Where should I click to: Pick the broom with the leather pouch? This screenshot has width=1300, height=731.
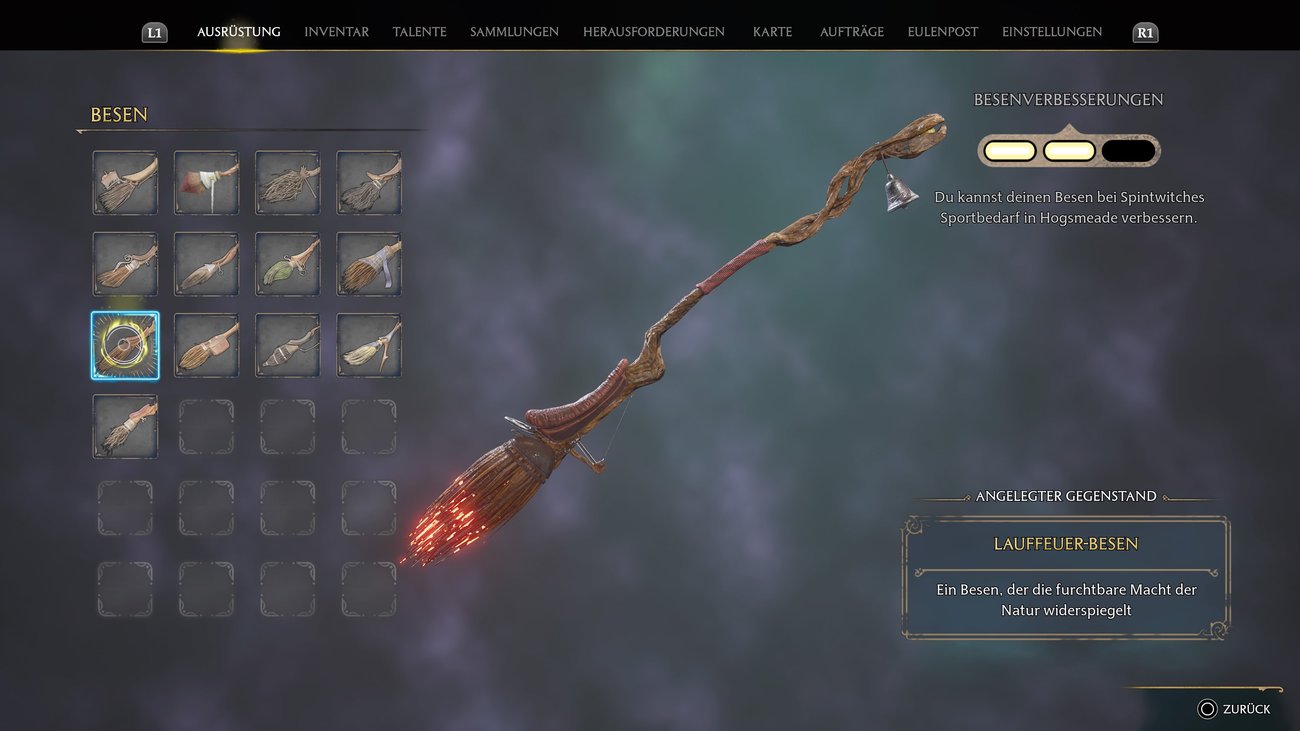click(x=206, y=345)
